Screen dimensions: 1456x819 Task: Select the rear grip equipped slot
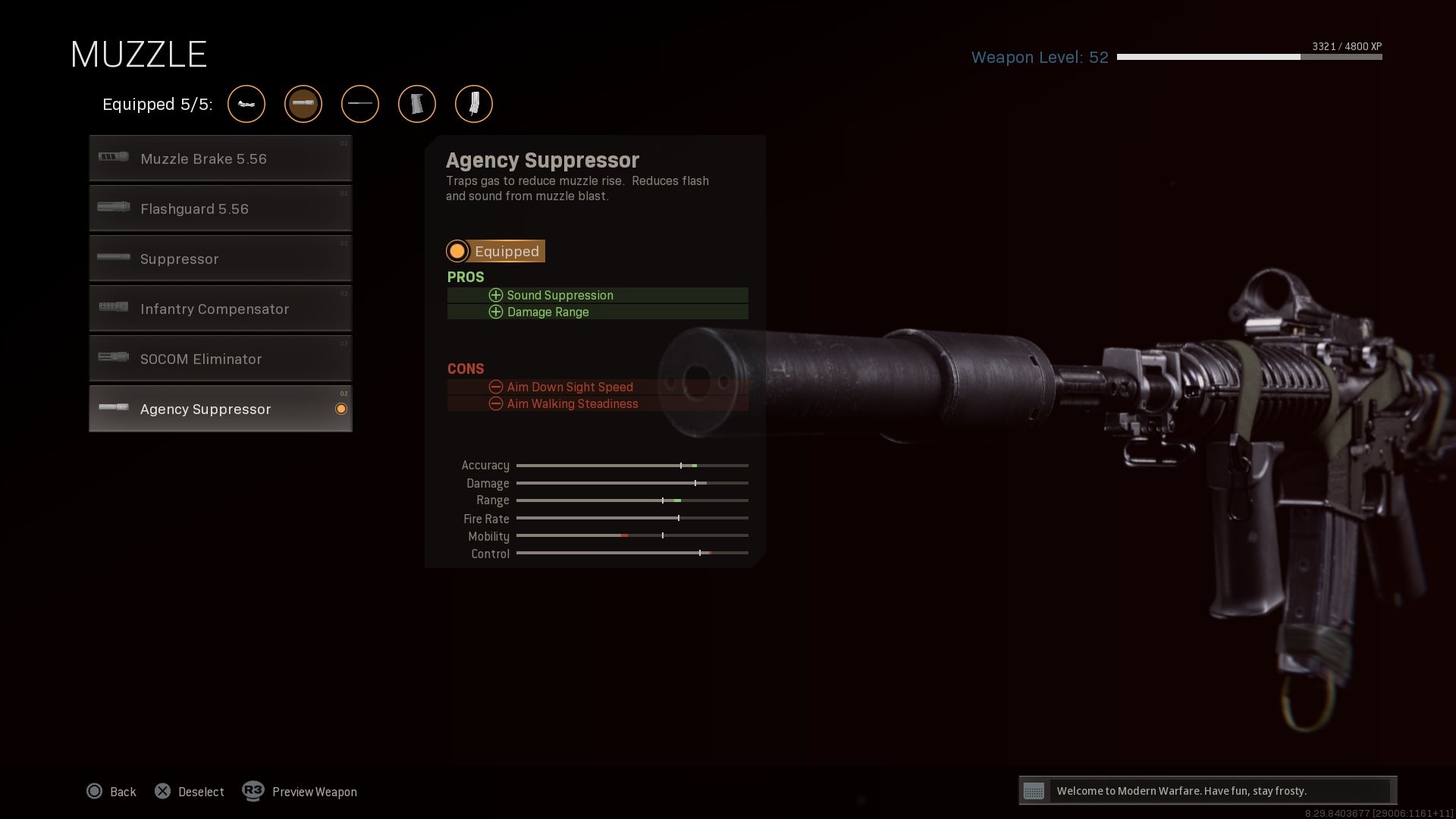point(417,104)
